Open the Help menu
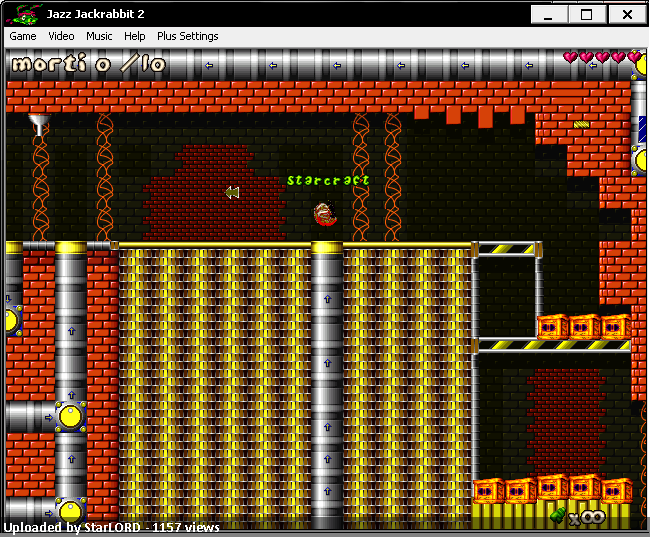This screenshot has width=650, height=537. [x=135, y=36]
